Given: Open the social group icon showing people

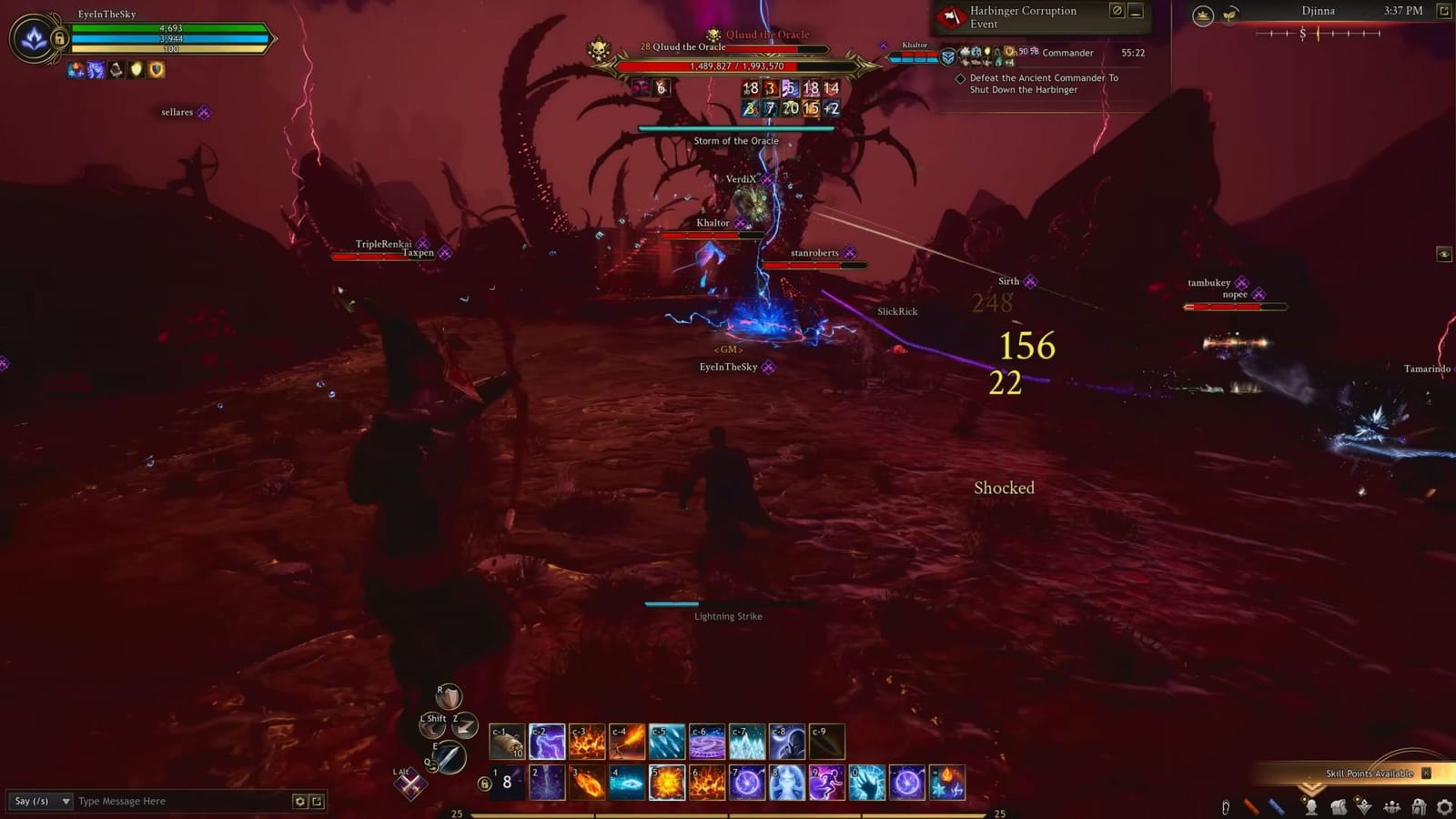Looking at the screenshot, I should coord(1390,807).
